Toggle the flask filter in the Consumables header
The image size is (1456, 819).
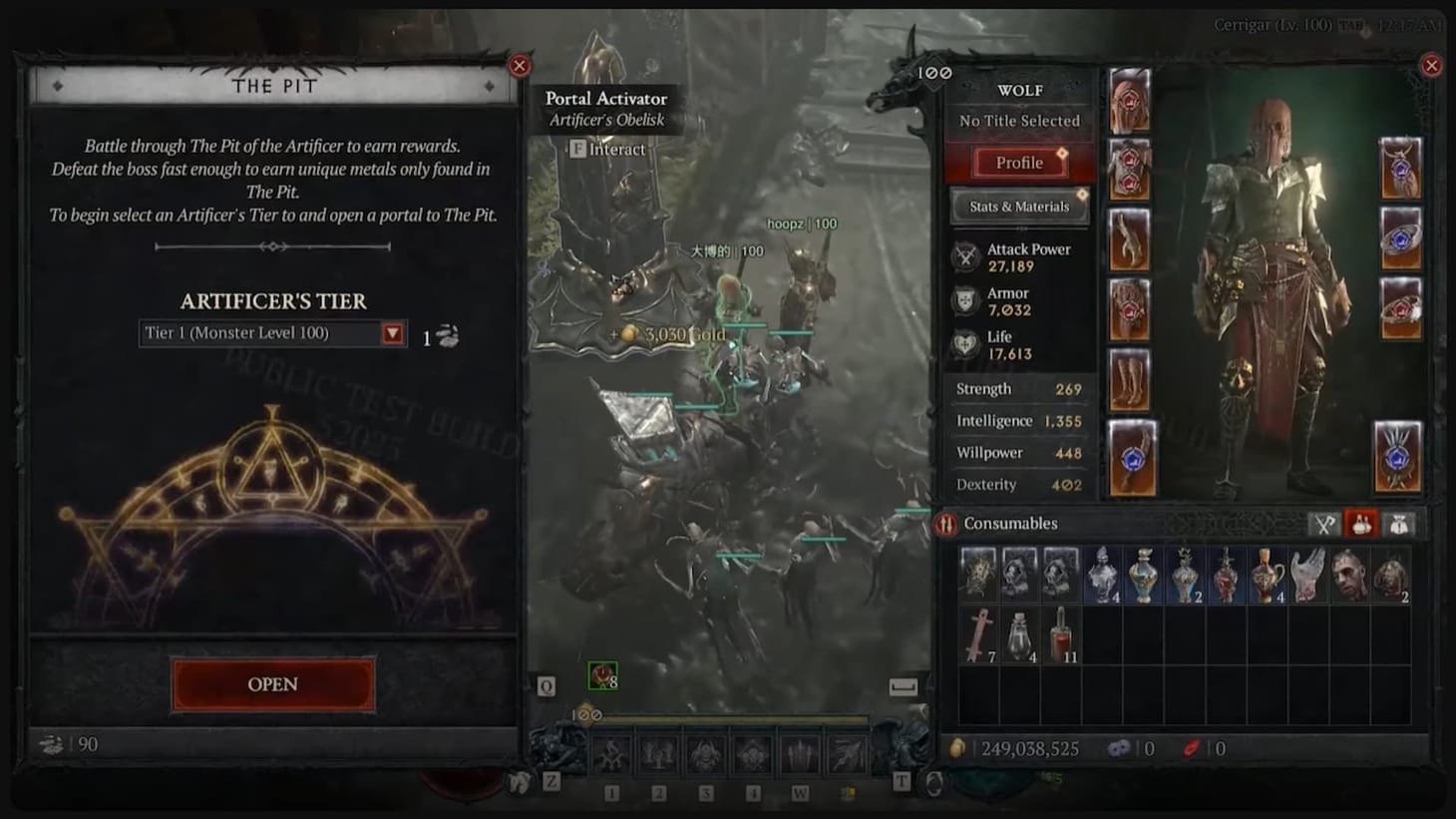1361,522
